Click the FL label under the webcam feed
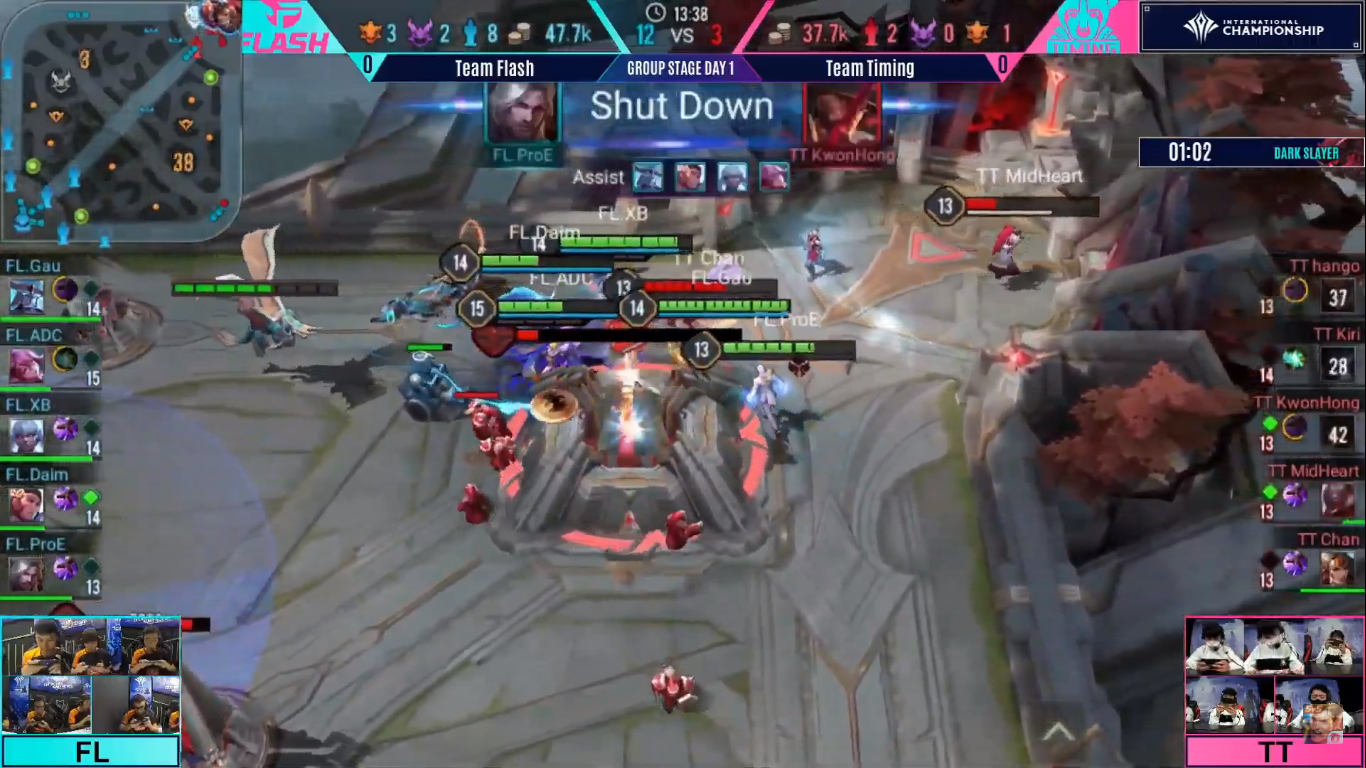Image resolution: width=1366 pixels, height=768 pixels. click(x=90, y=751)
